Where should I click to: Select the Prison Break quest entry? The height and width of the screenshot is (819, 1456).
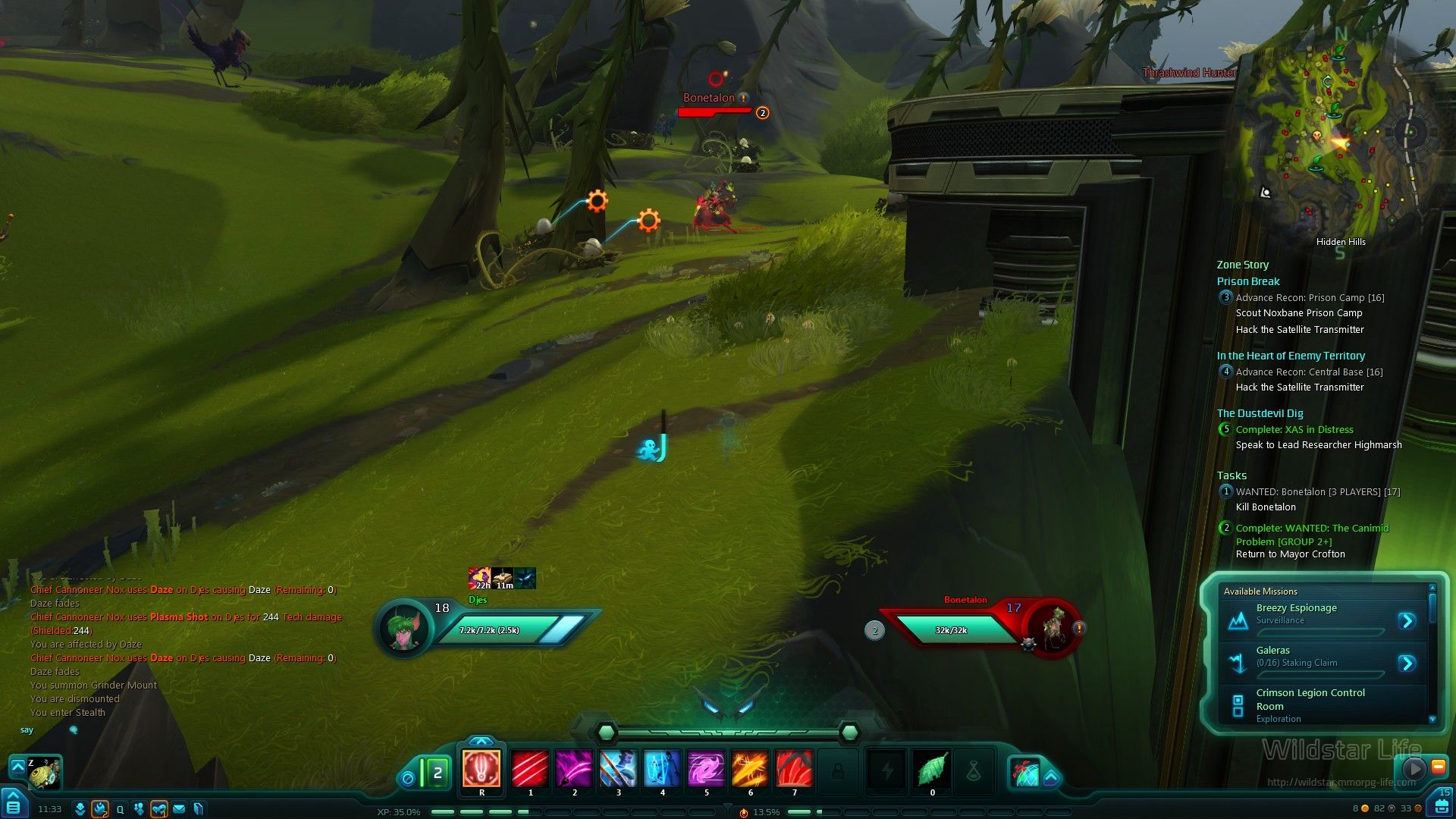[1247, 281]
